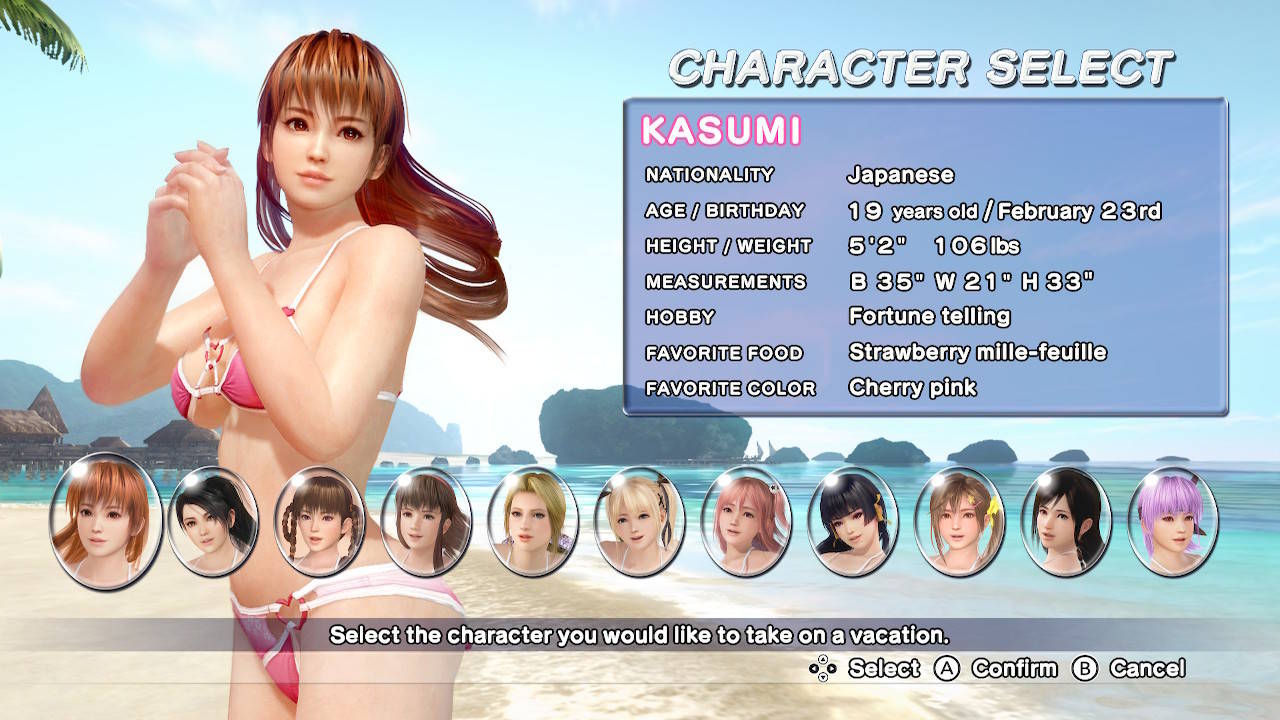Select the long dark-haired portrait without accessories

pyautogui.click(x=1066, y=522)
